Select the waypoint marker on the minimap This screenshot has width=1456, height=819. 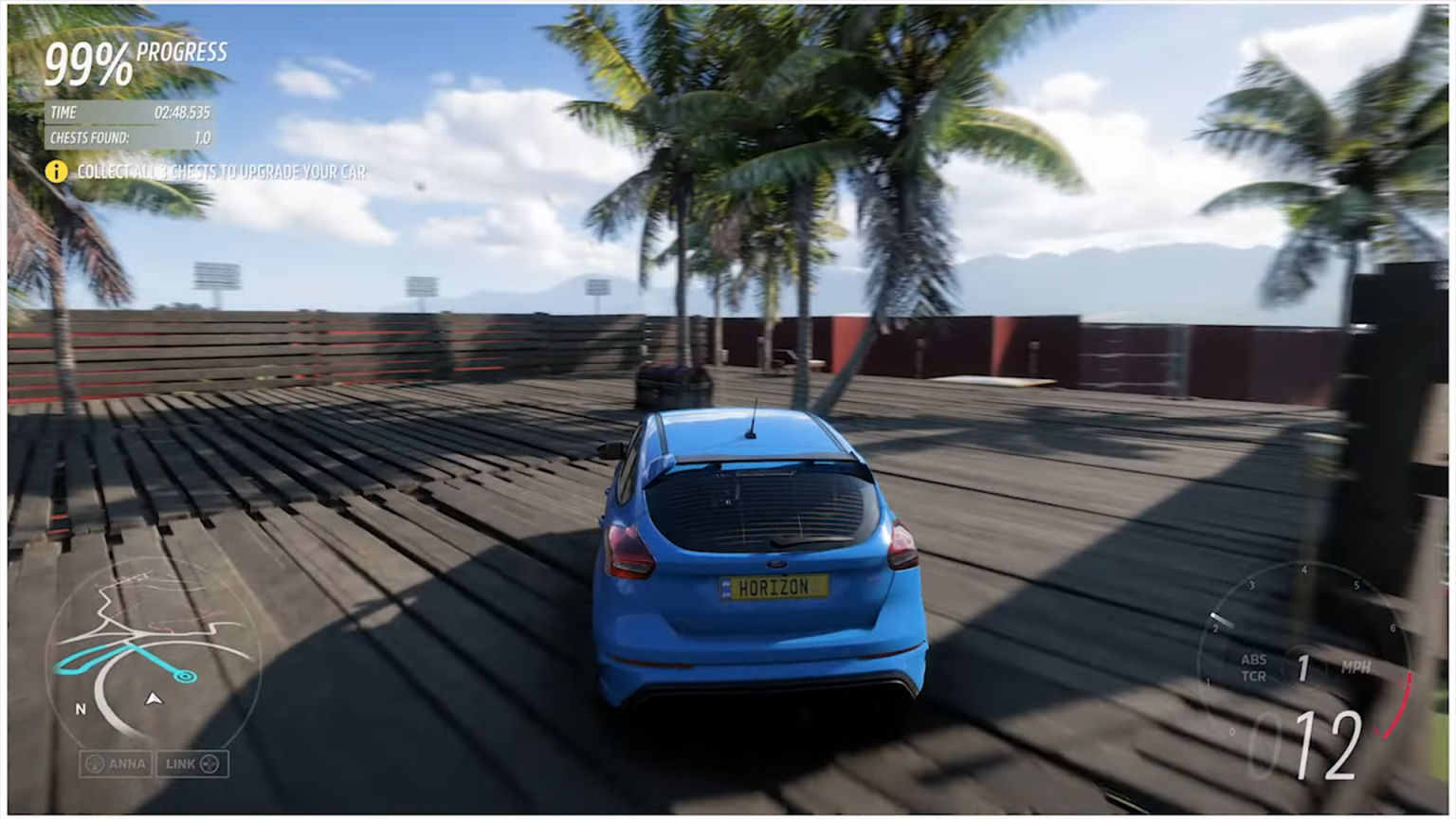click(185, 675)
